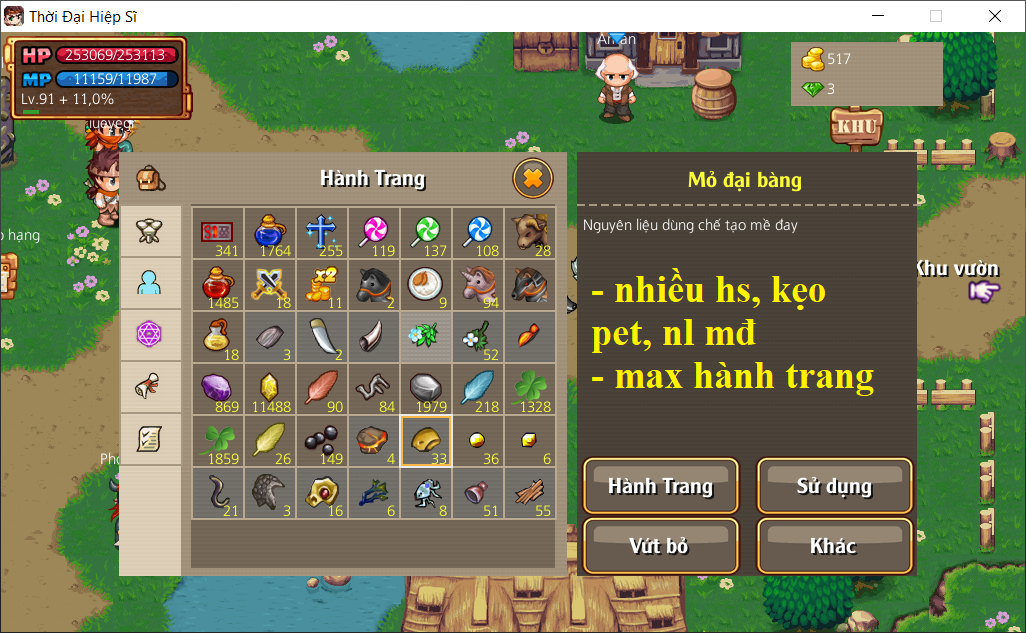Pick the pink swirl lollipop

373,232
